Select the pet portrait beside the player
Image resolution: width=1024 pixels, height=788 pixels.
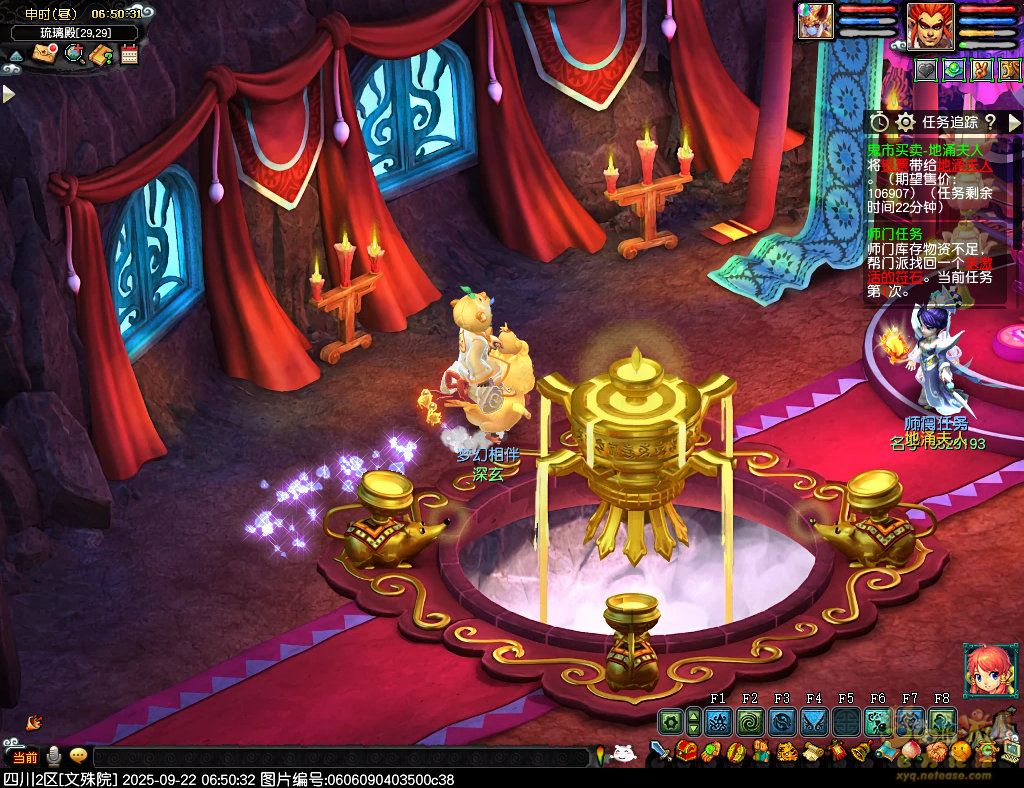point(815,22)
